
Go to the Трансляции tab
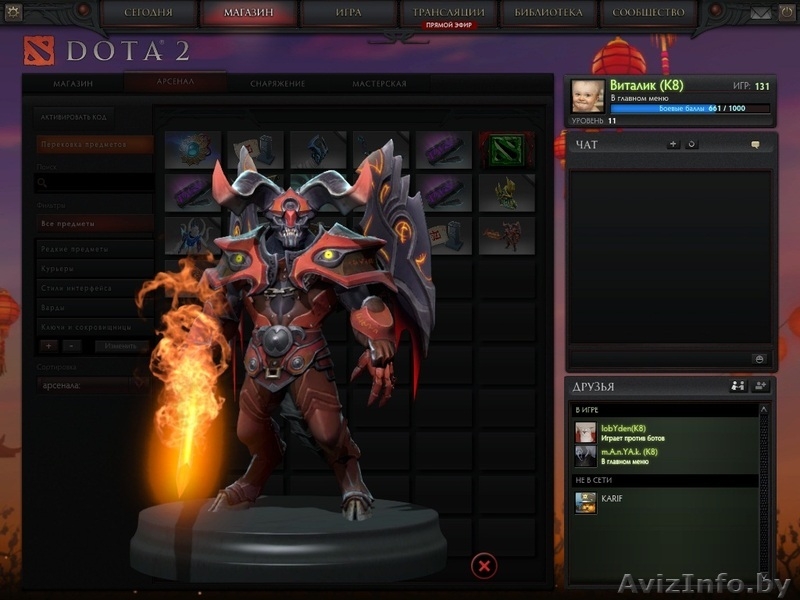(448, 13)
